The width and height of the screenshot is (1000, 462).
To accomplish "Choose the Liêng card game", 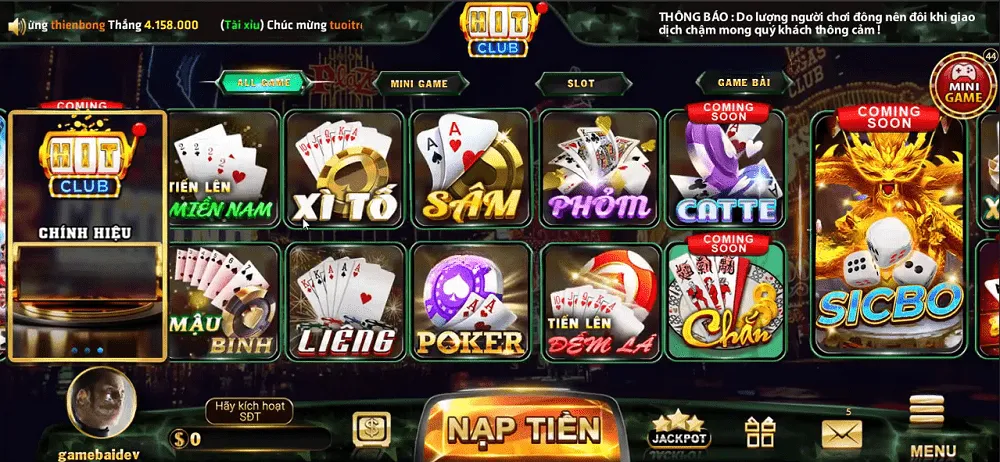I will click(345, 302).
